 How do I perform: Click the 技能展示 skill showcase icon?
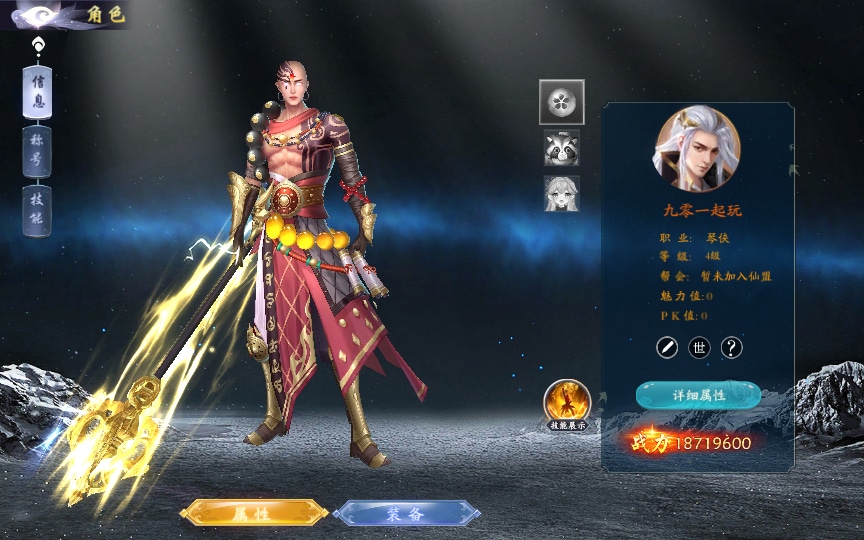pos(567,403)
